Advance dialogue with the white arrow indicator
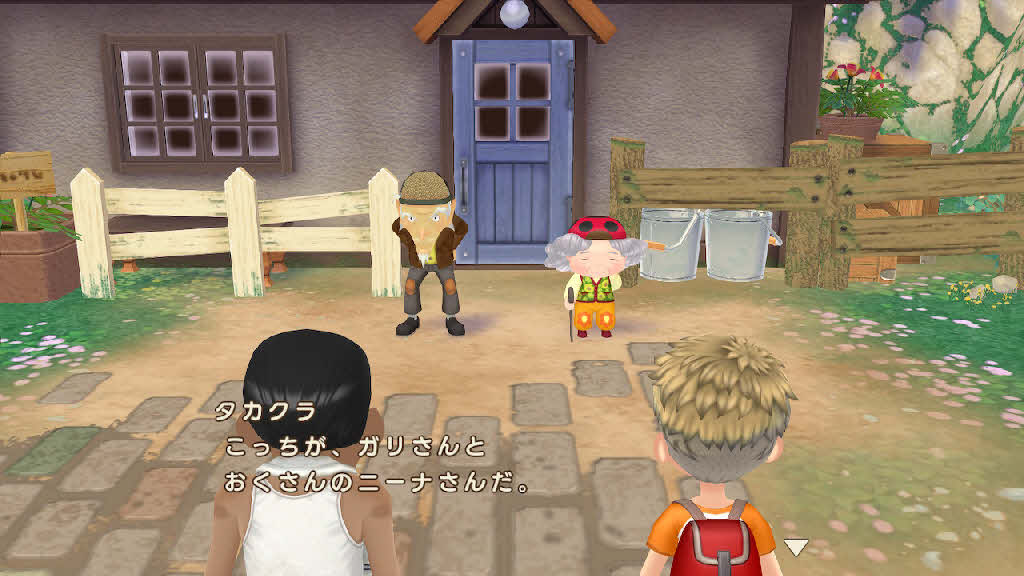Screen dimensions: 1024x576 pyautogui.click(x=795, y=546)
